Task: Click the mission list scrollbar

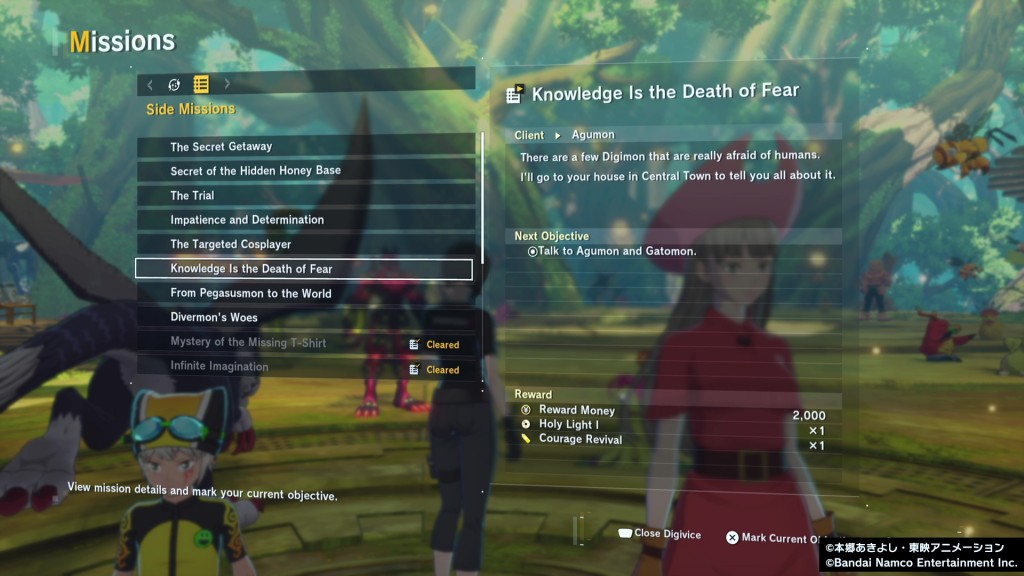Action: click(x=483, y=200)
